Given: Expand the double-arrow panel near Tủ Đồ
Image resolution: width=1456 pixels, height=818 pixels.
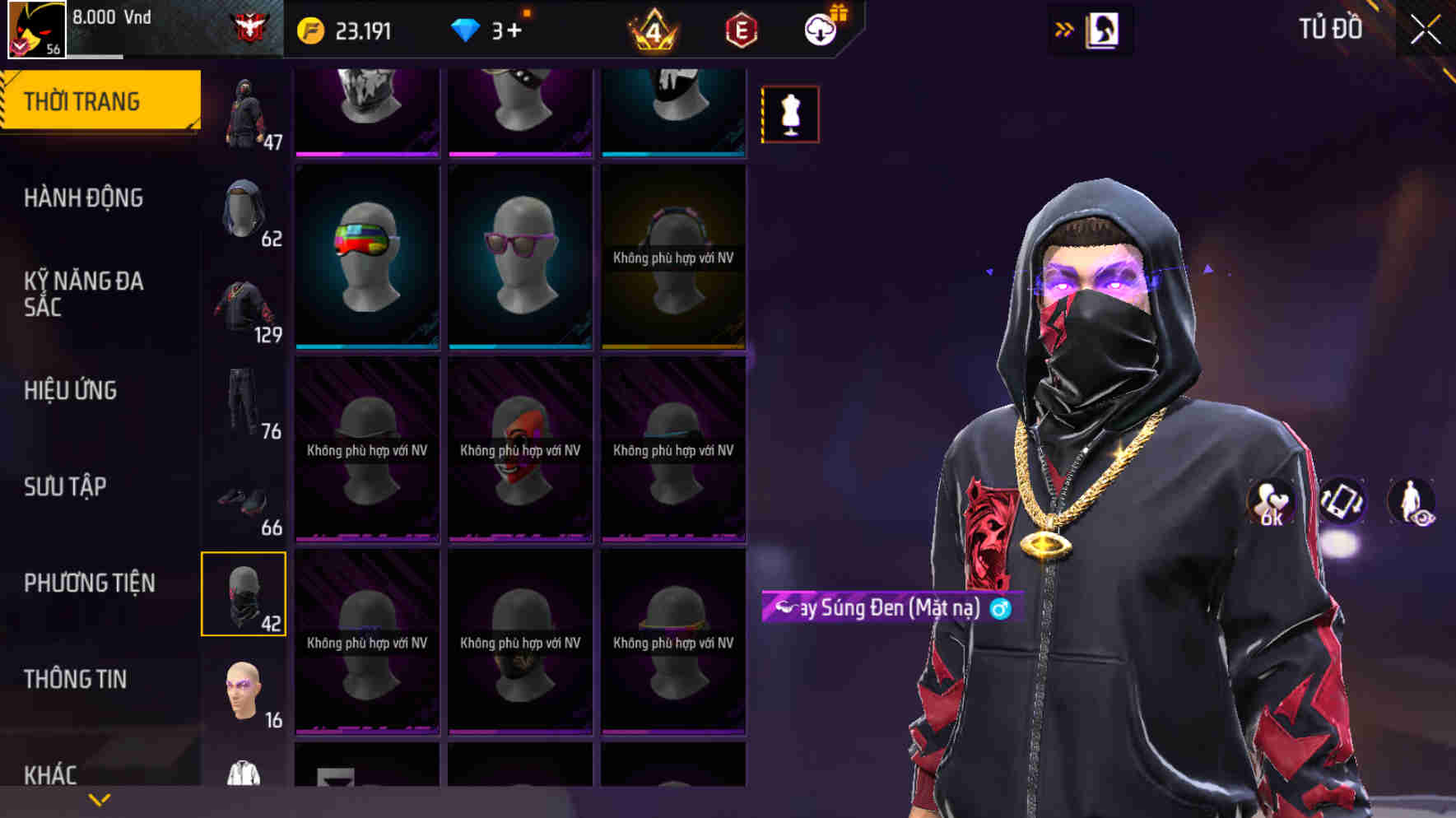Looking at the screenshot, I should click(1064, 28).
